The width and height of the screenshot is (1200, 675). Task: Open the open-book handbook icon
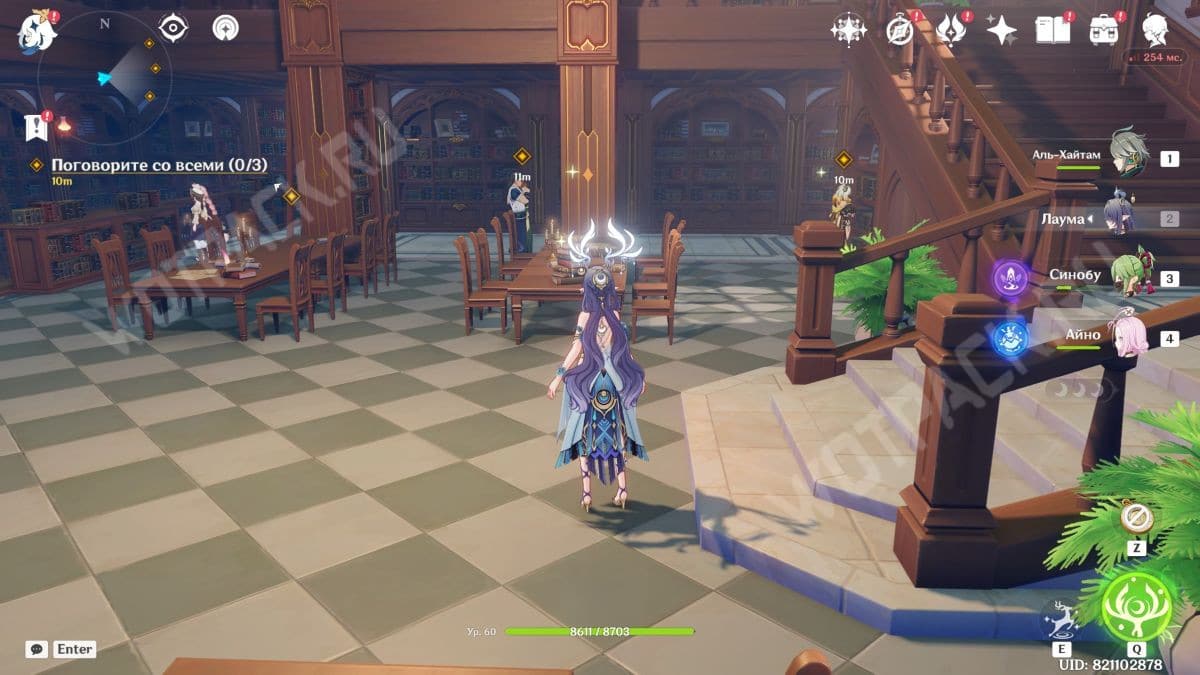tap(1052, 31)
